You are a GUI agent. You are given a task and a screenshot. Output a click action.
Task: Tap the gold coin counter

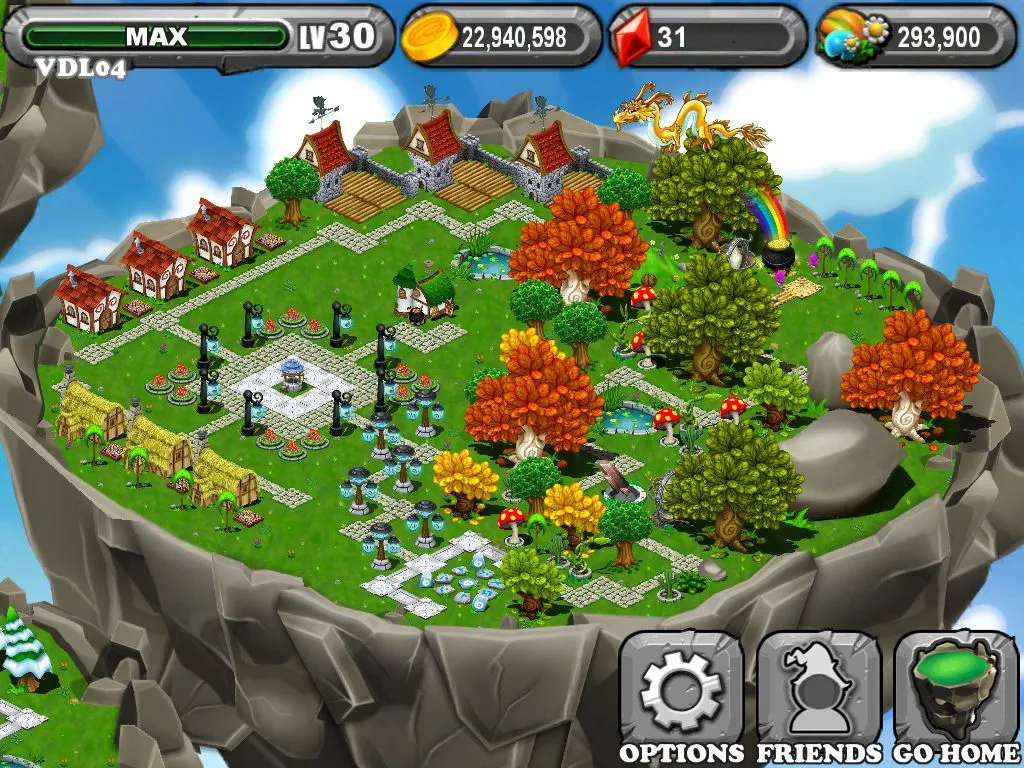(x=500, y=37)
